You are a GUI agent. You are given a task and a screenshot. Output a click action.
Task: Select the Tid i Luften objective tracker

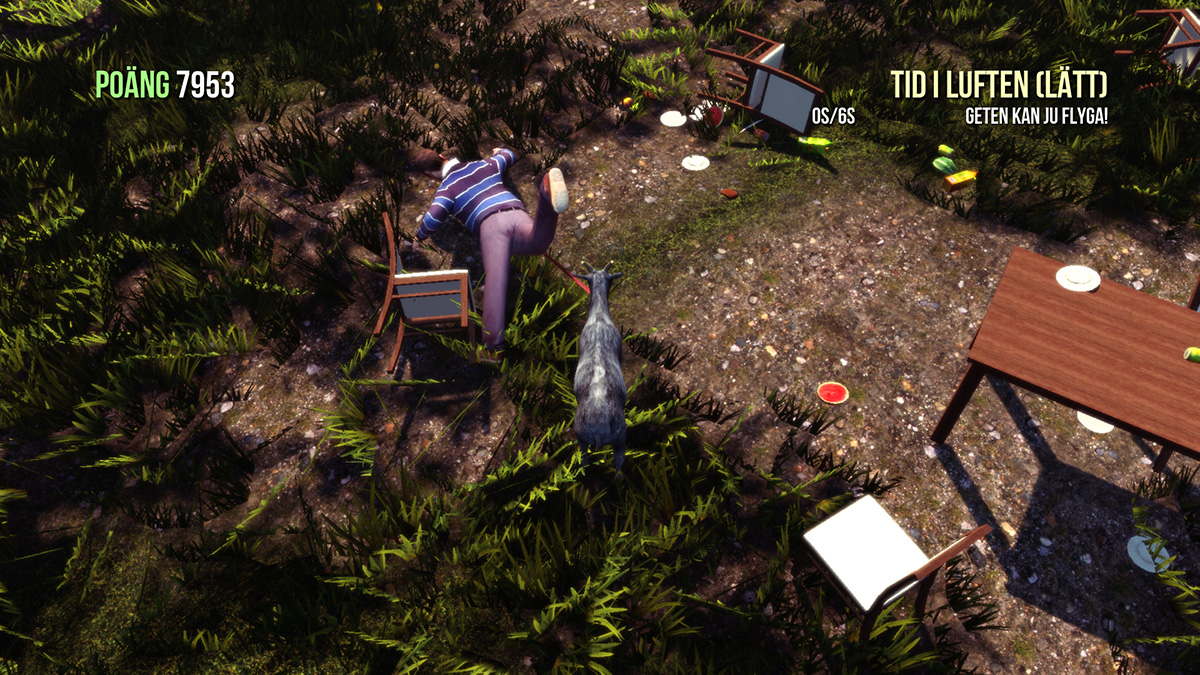999,86
